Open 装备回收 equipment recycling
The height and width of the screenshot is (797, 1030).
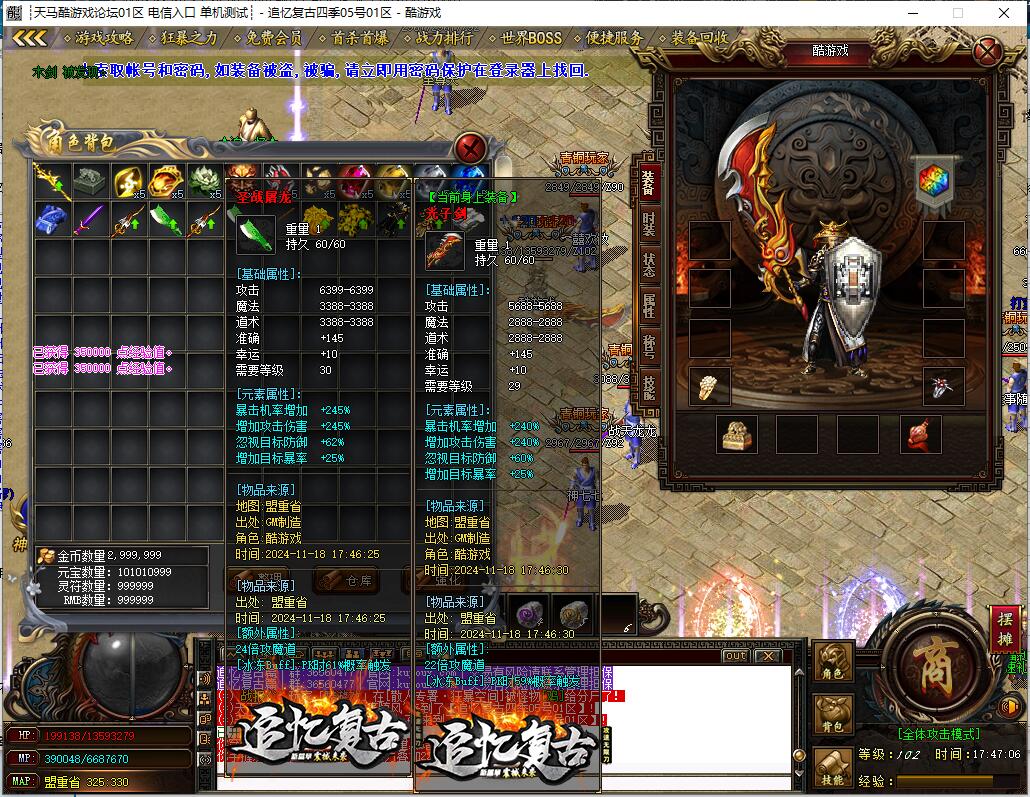pos(700,38)
